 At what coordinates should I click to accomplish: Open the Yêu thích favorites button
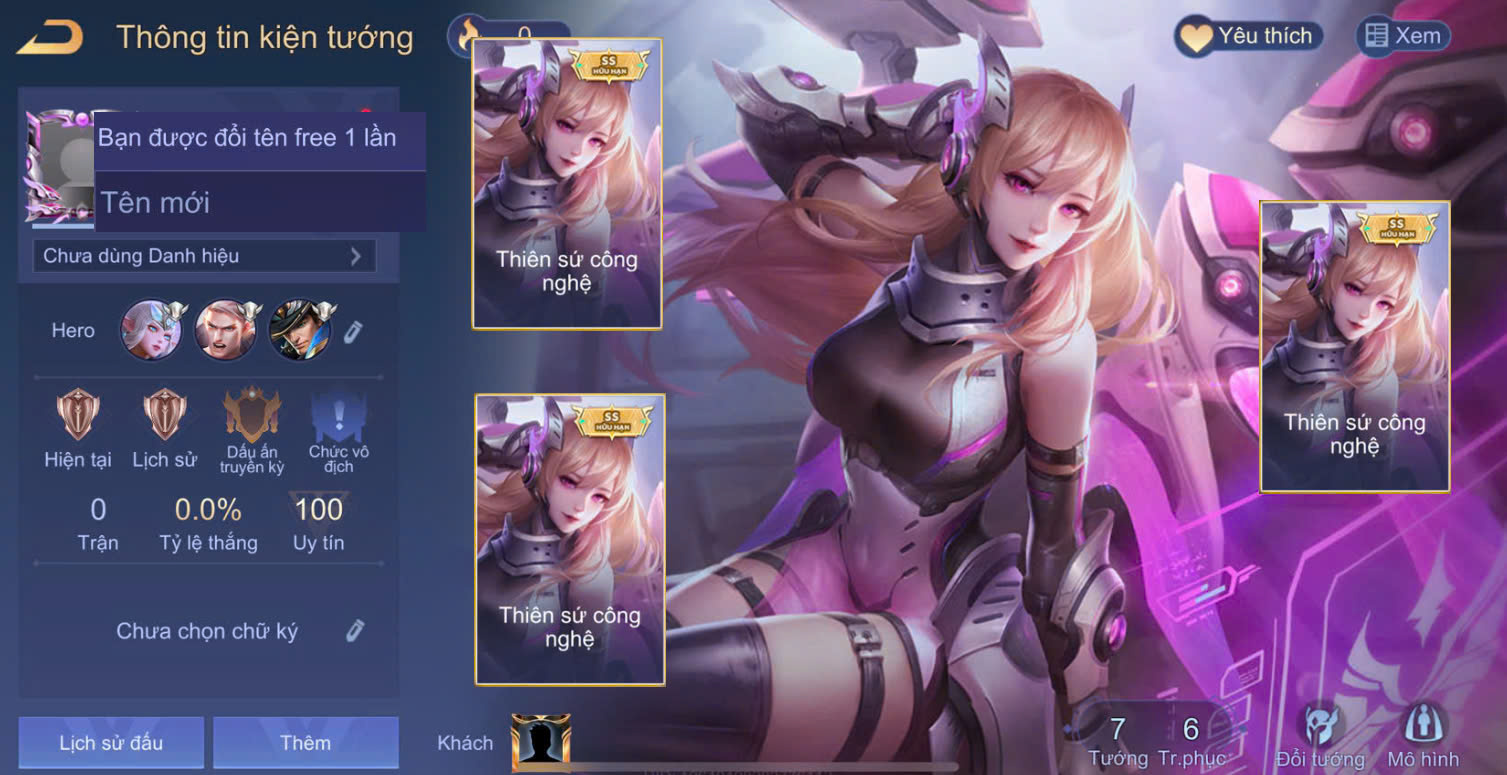[x=1248, y=37]
